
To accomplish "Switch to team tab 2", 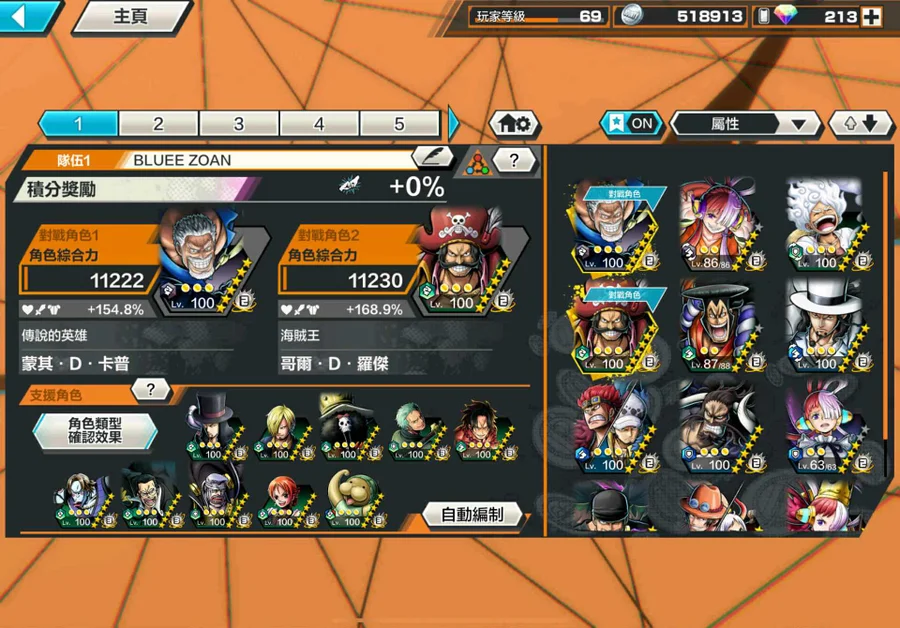I will 158,124.
